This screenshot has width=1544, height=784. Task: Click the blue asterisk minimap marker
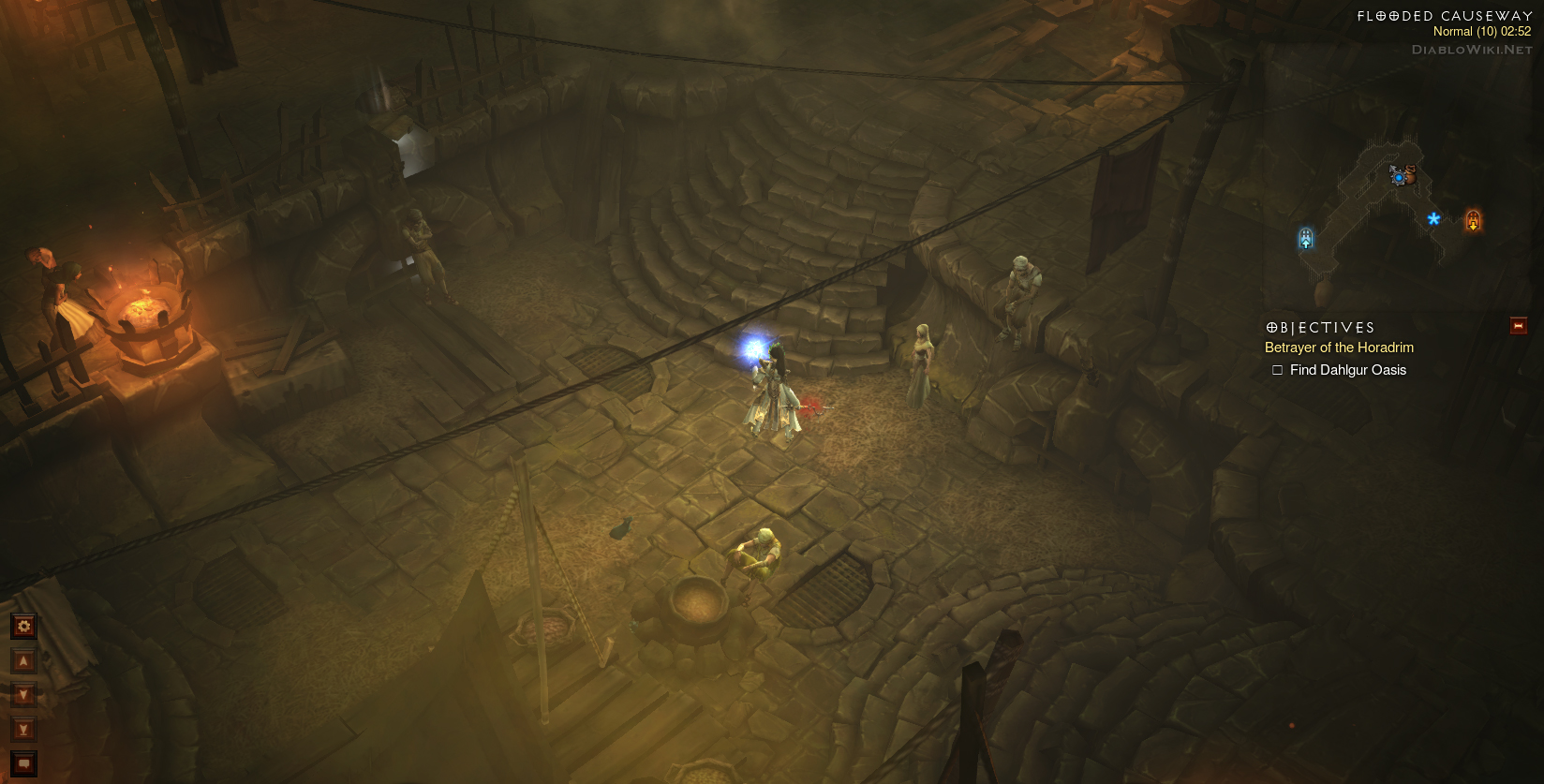[1433, 219]
